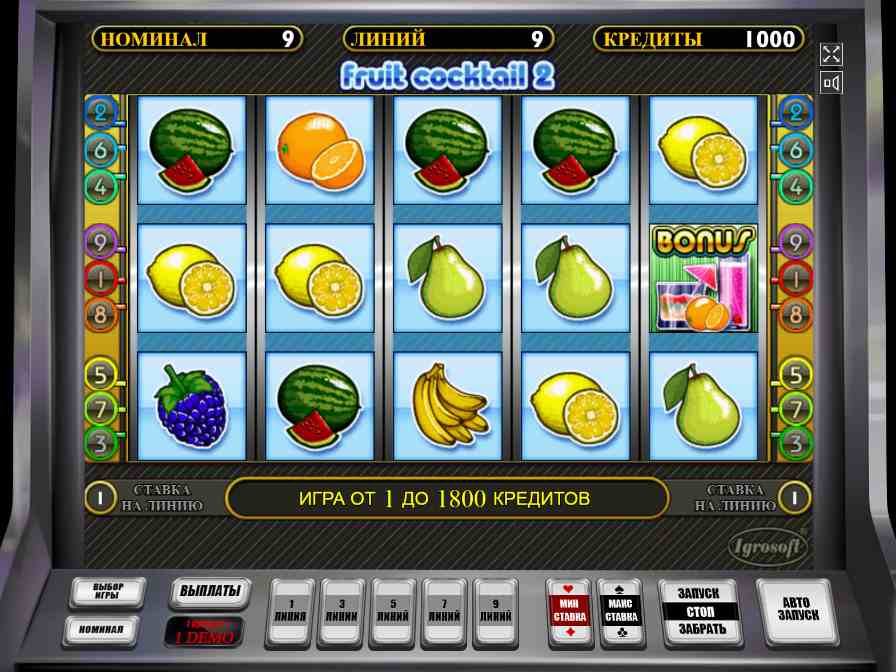The image size is (896, 672).
Task: Start АВТО ЗАПУСК auto spin
Action: (x=797, y=610)
